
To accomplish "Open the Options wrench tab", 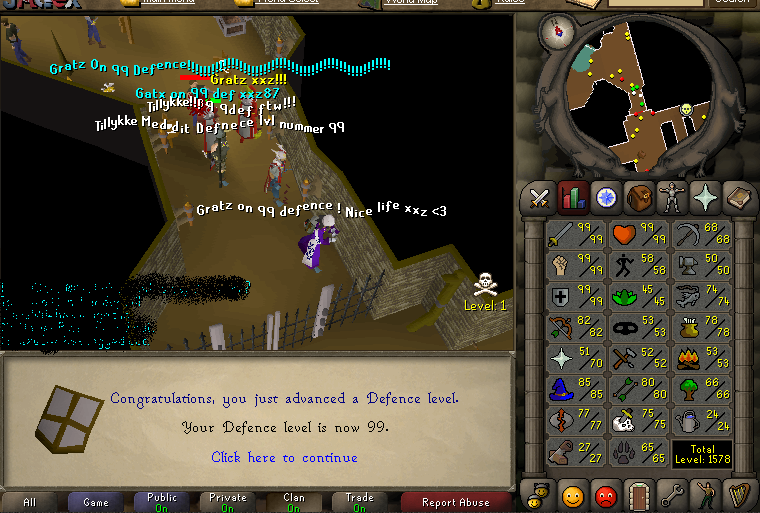I will pyautogui.click(x=672, y=494).
